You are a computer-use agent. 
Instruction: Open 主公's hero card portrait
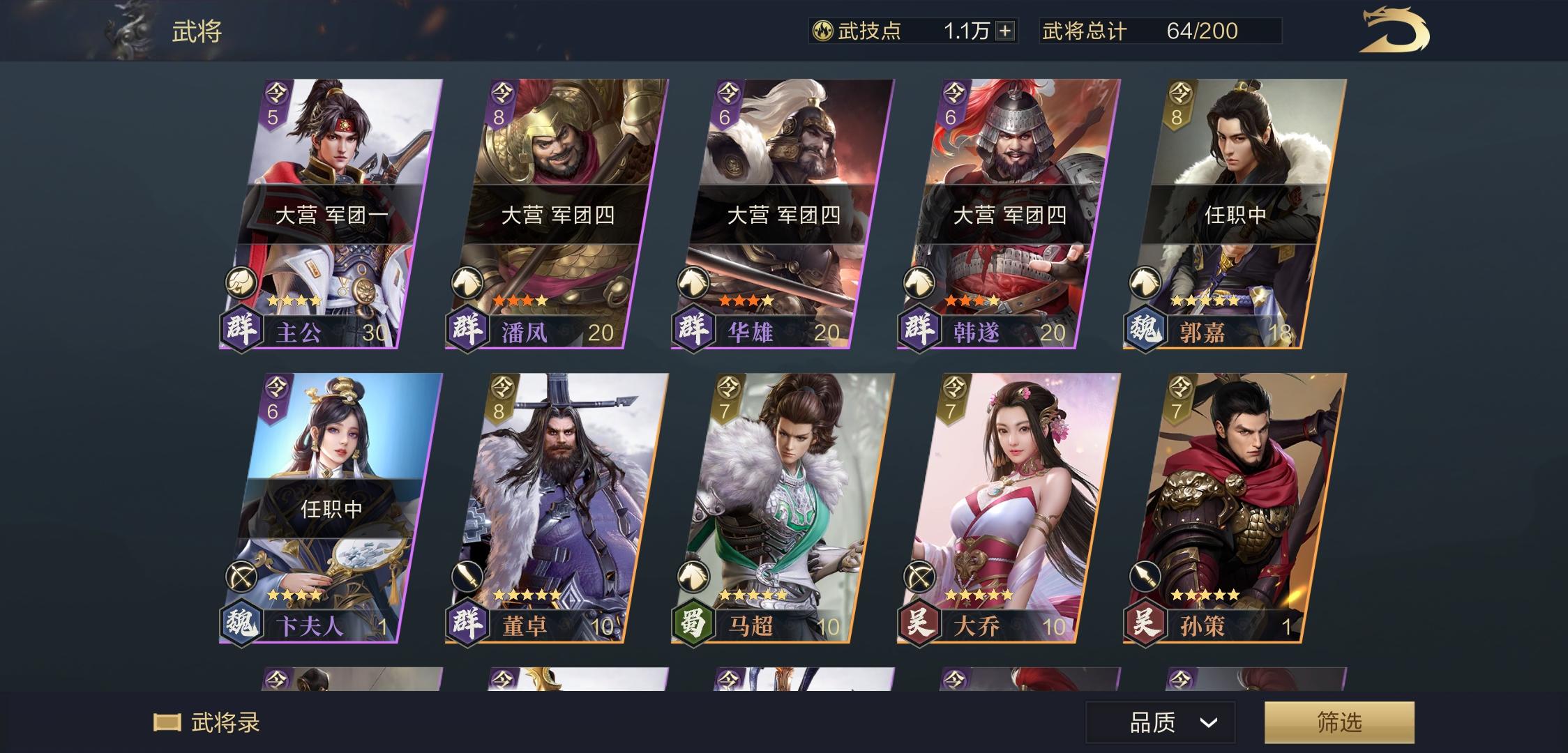(342, 139)
